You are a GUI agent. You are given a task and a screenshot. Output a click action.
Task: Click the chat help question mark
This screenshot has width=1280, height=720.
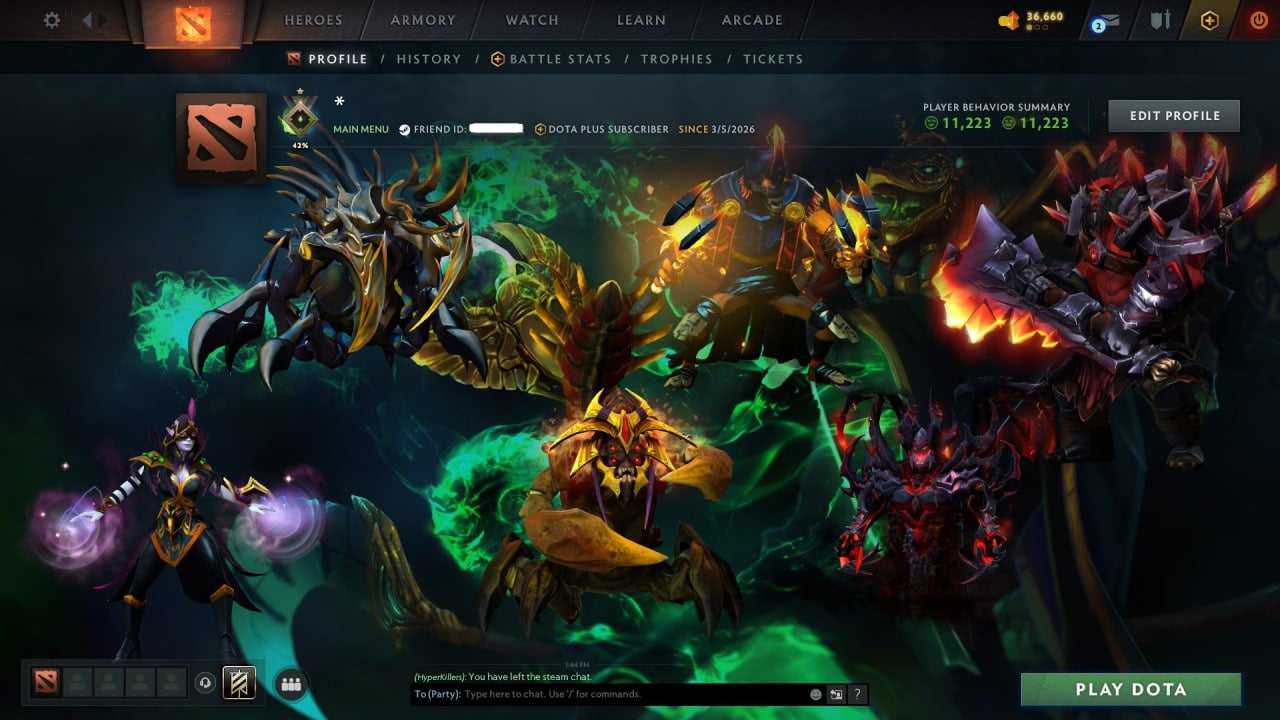coord(857,694)
